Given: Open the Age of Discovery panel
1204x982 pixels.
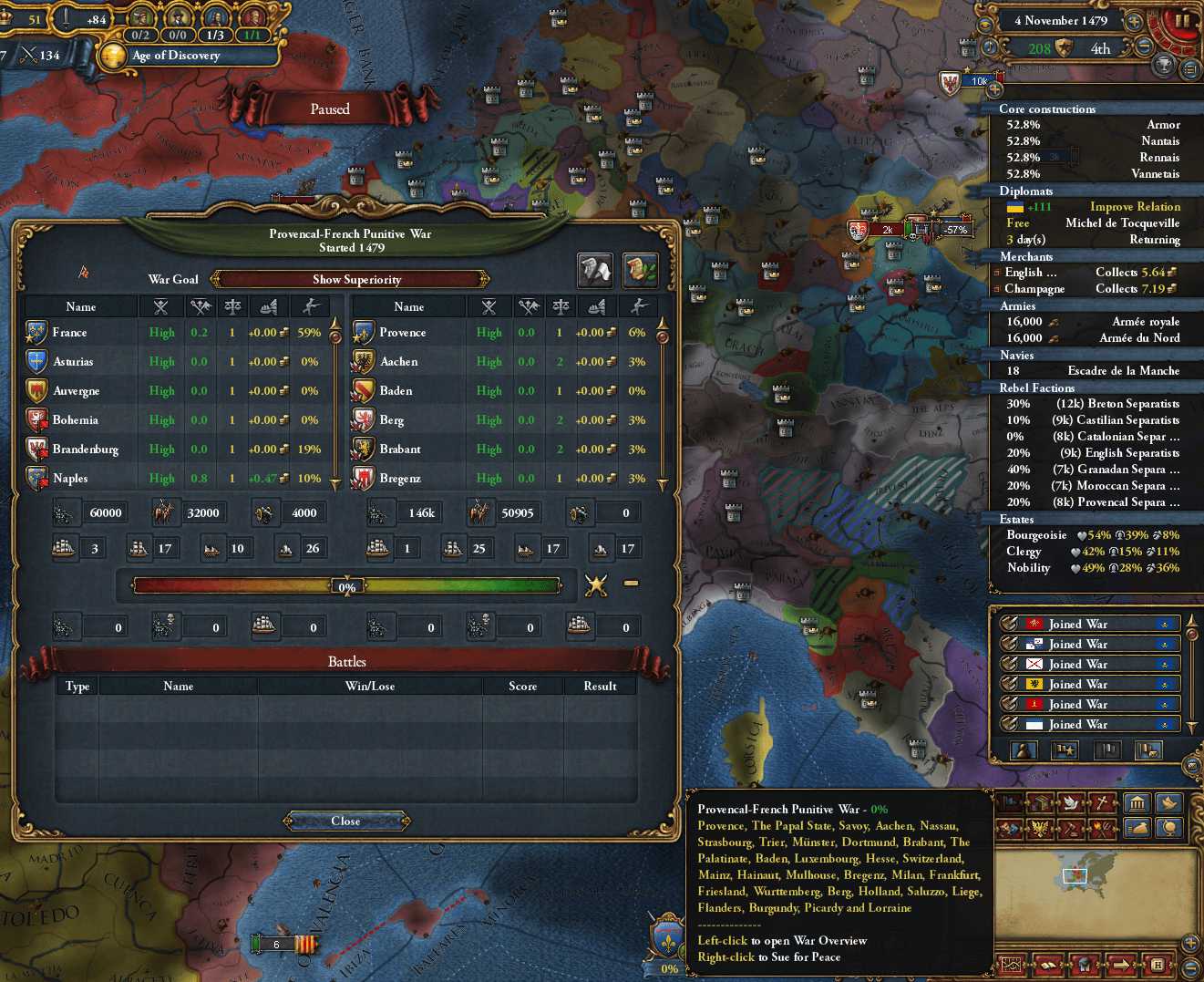Looking at the screenshot, I should point(176,56).
